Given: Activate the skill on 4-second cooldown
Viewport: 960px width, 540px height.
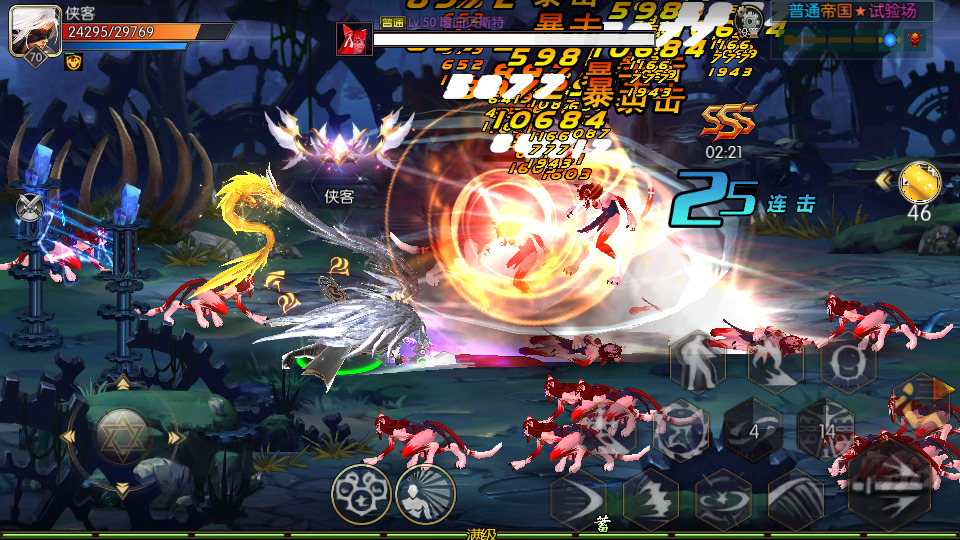Looking at the screenshot, I should tap(753, 430).
